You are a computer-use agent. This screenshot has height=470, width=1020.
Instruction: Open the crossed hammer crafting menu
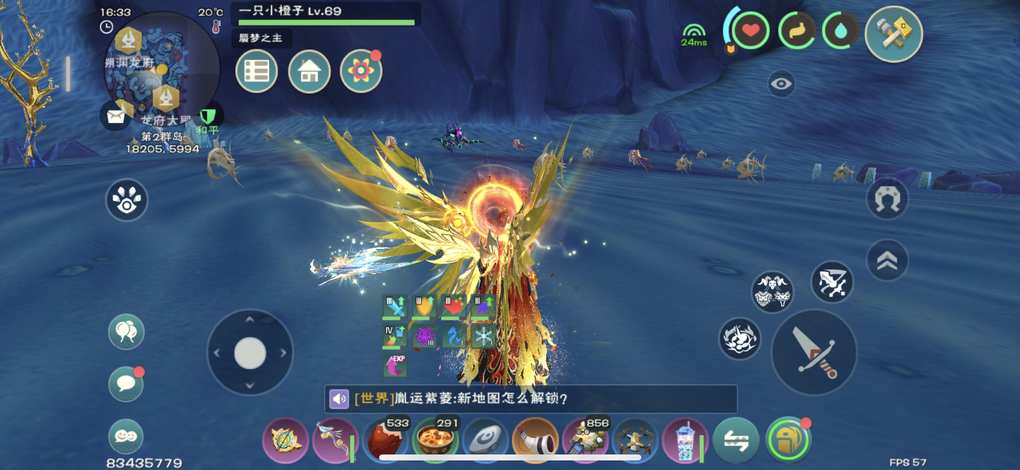[x=892, y=33]
